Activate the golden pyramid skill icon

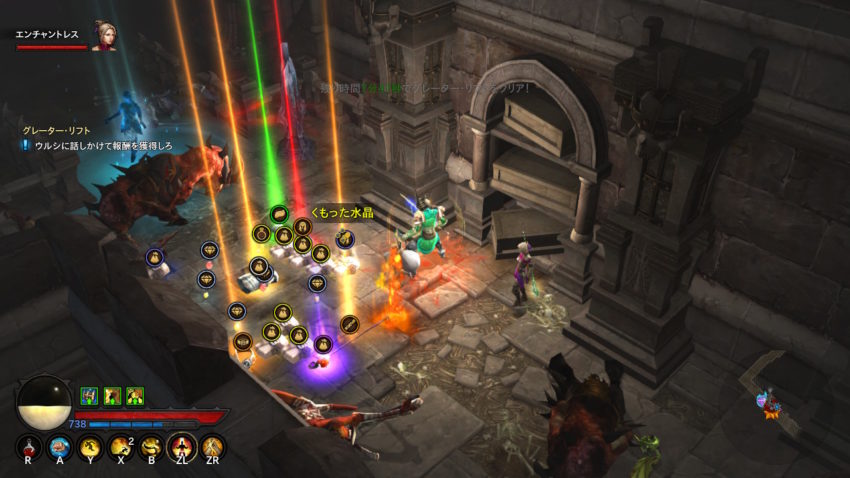coord(211,446)
